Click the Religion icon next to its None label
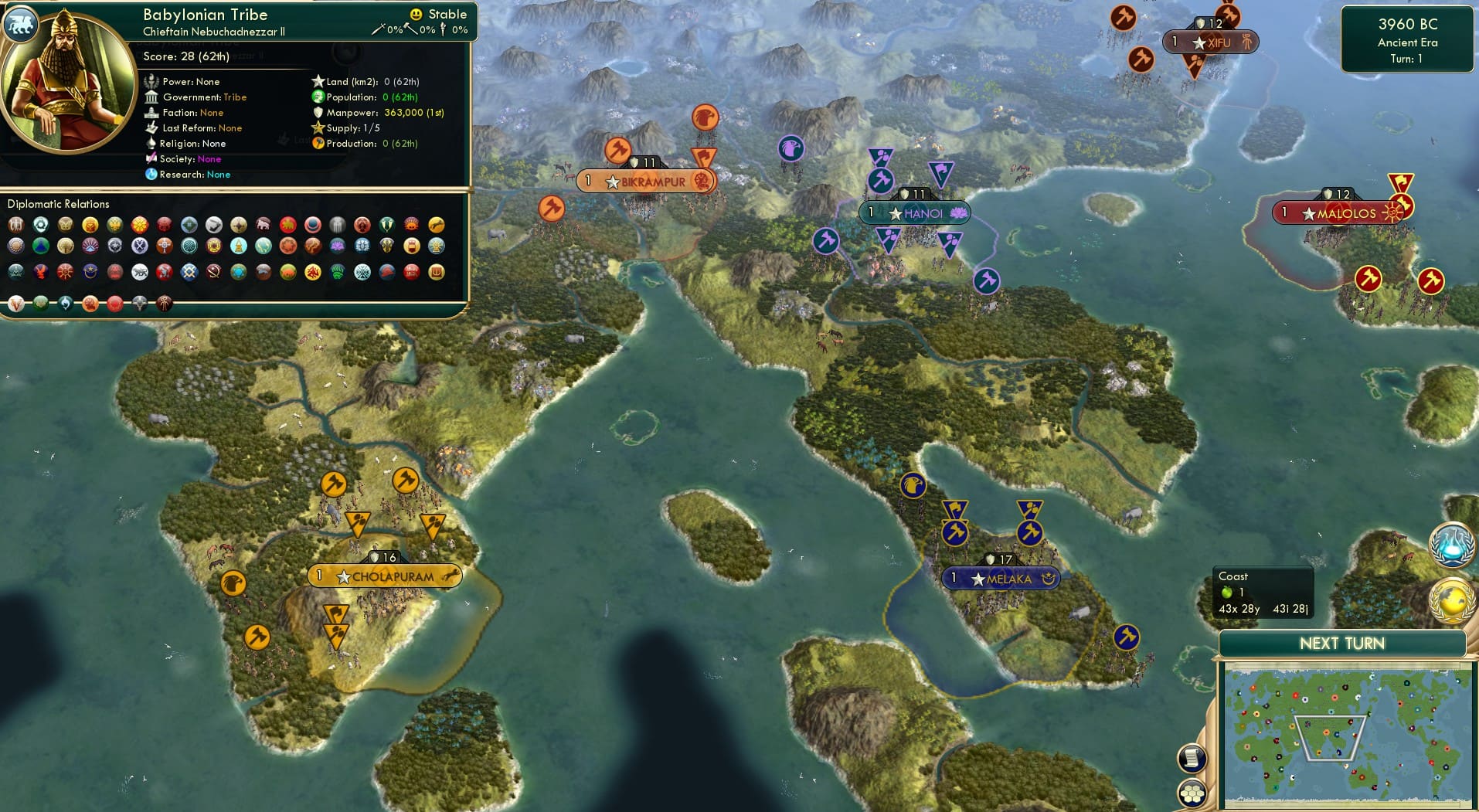1479x812 pixels. tap(151, 144)
